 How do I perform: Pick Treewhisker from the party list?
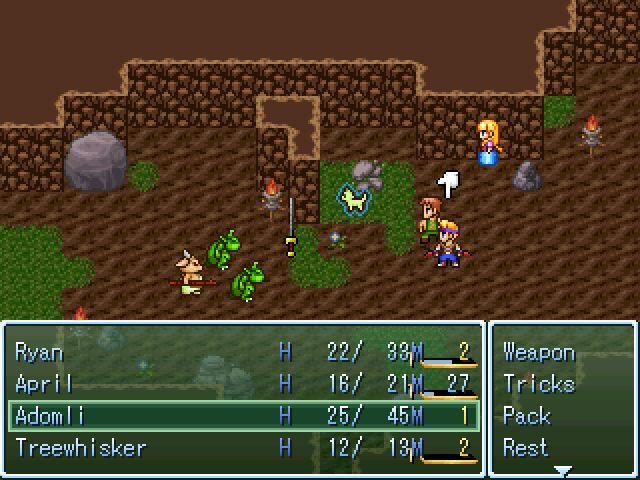click(x=240, y=448)
